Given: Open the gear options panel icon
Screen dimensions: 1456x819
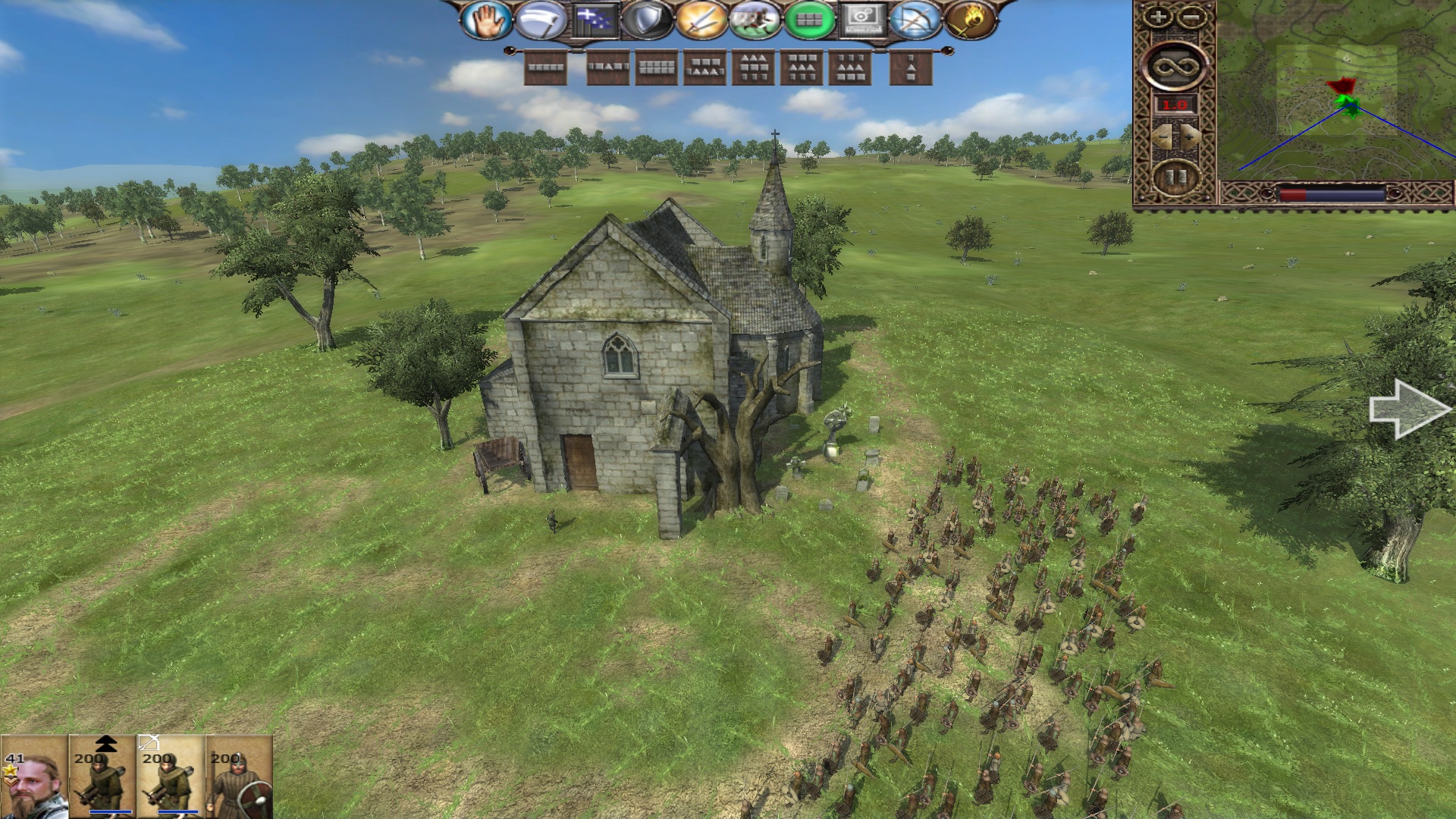Looking at the screenshot, I should (862, 20).
